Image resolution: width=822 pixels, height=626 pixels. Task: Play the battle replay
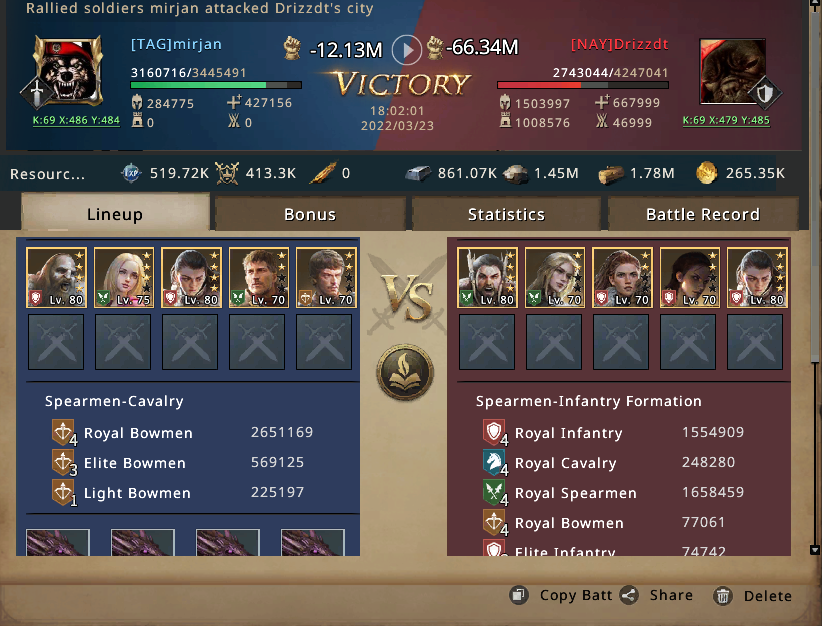(x=406, y=48)
